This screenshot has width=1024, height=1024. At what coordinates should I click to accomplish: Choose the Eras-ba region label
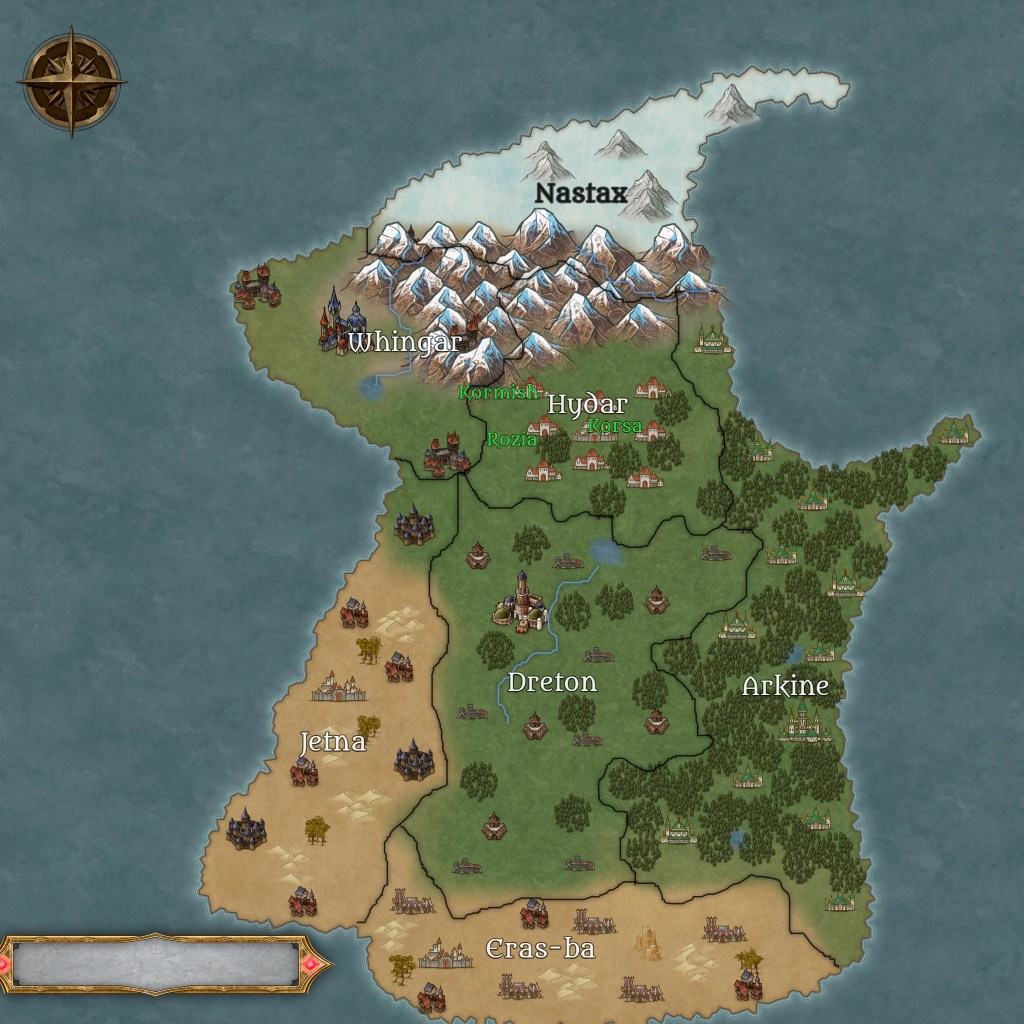540,948
